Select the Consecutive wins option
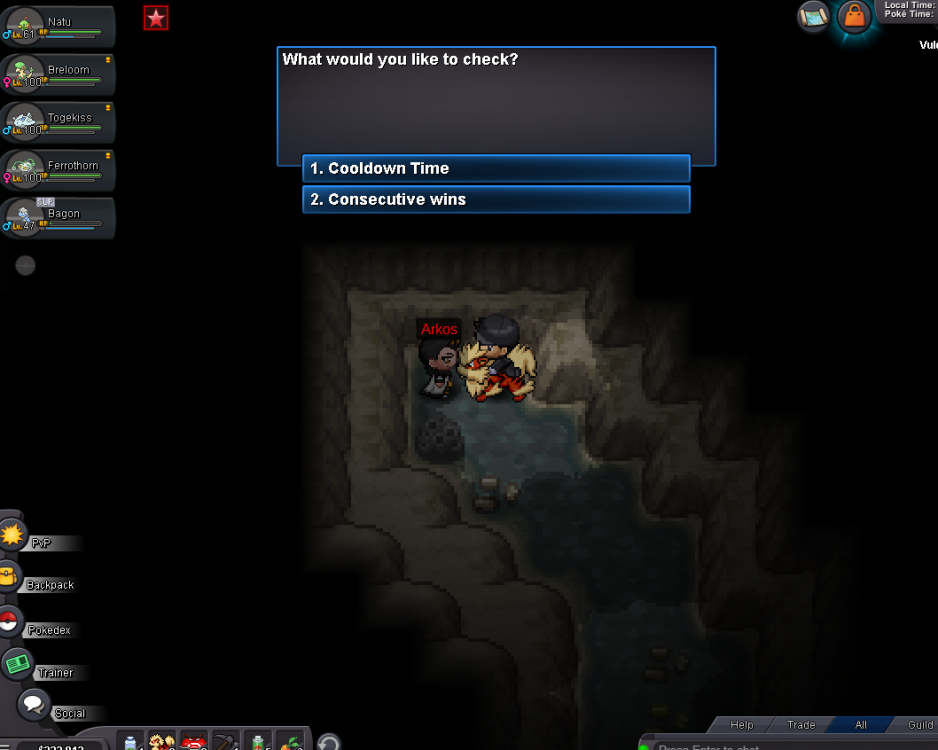The image size is (938, 750). (496, 200)
